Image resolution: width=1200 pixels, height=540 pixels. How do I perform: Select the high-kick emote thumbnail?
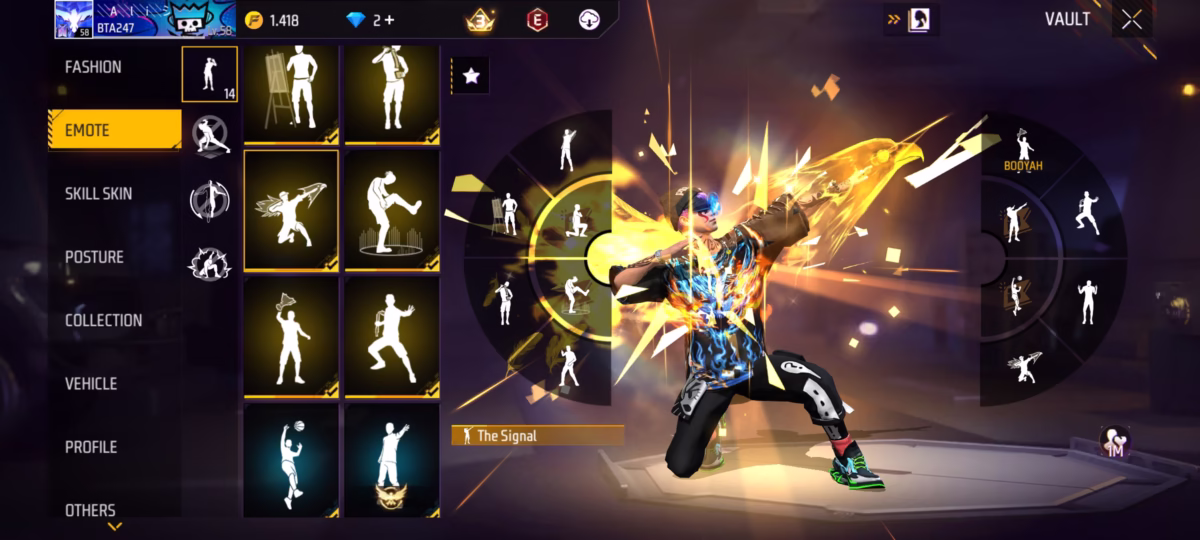coord(392,210)
